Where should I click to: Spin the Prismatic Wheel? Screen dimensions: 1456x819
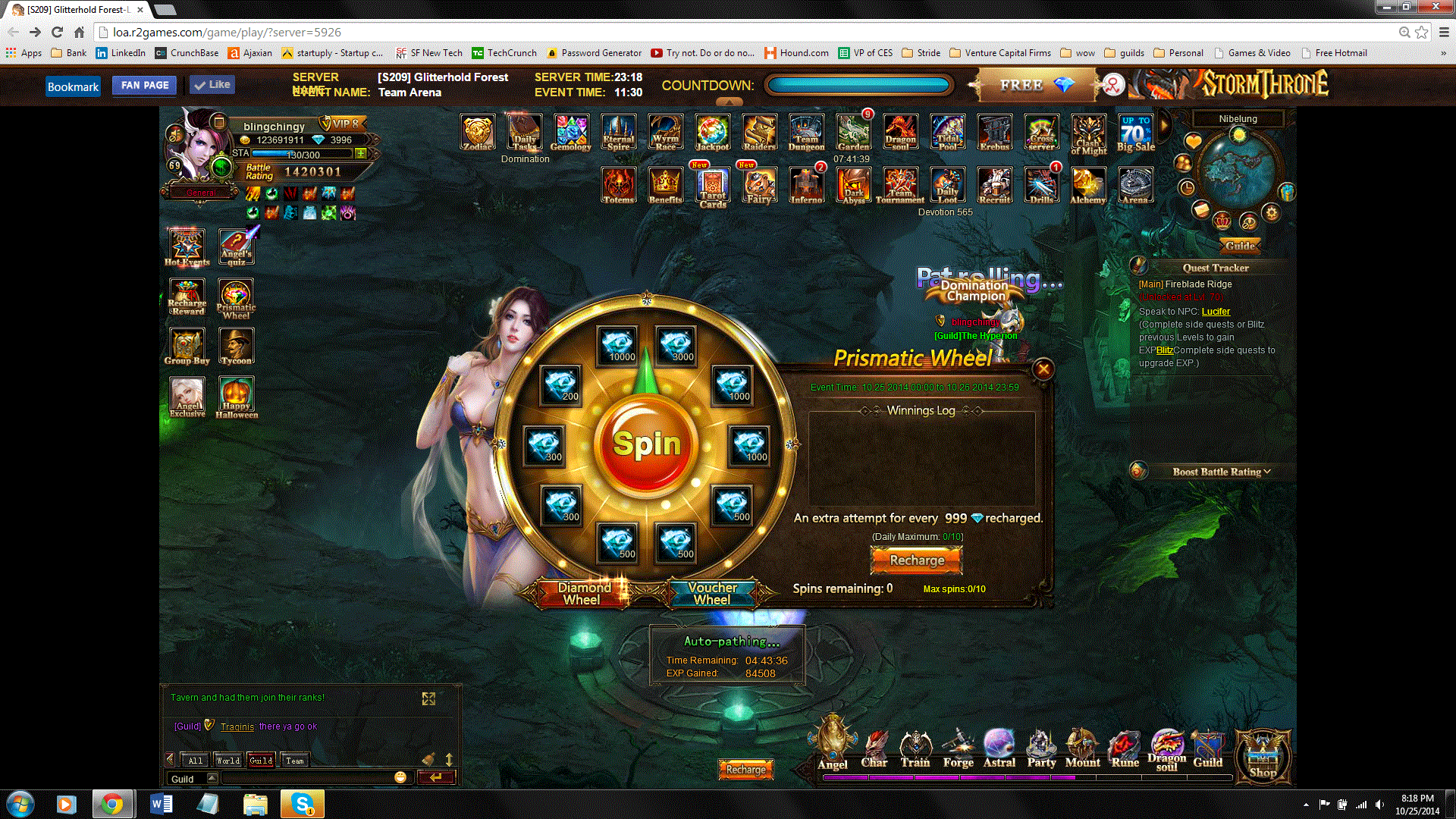[x=646, y=444]
